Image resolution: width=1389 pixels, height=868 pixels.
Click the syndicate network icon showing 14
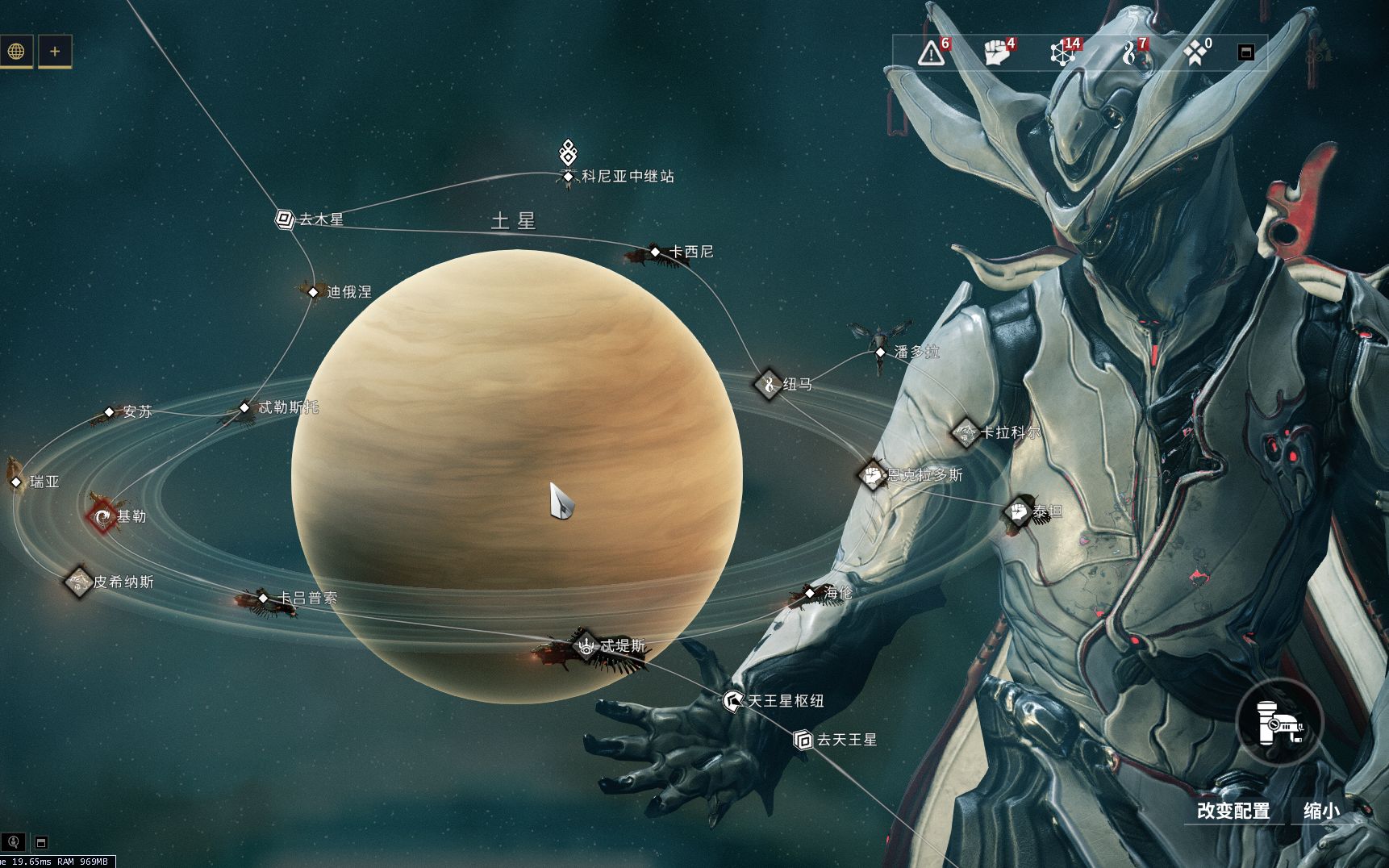pos(1061,52)
